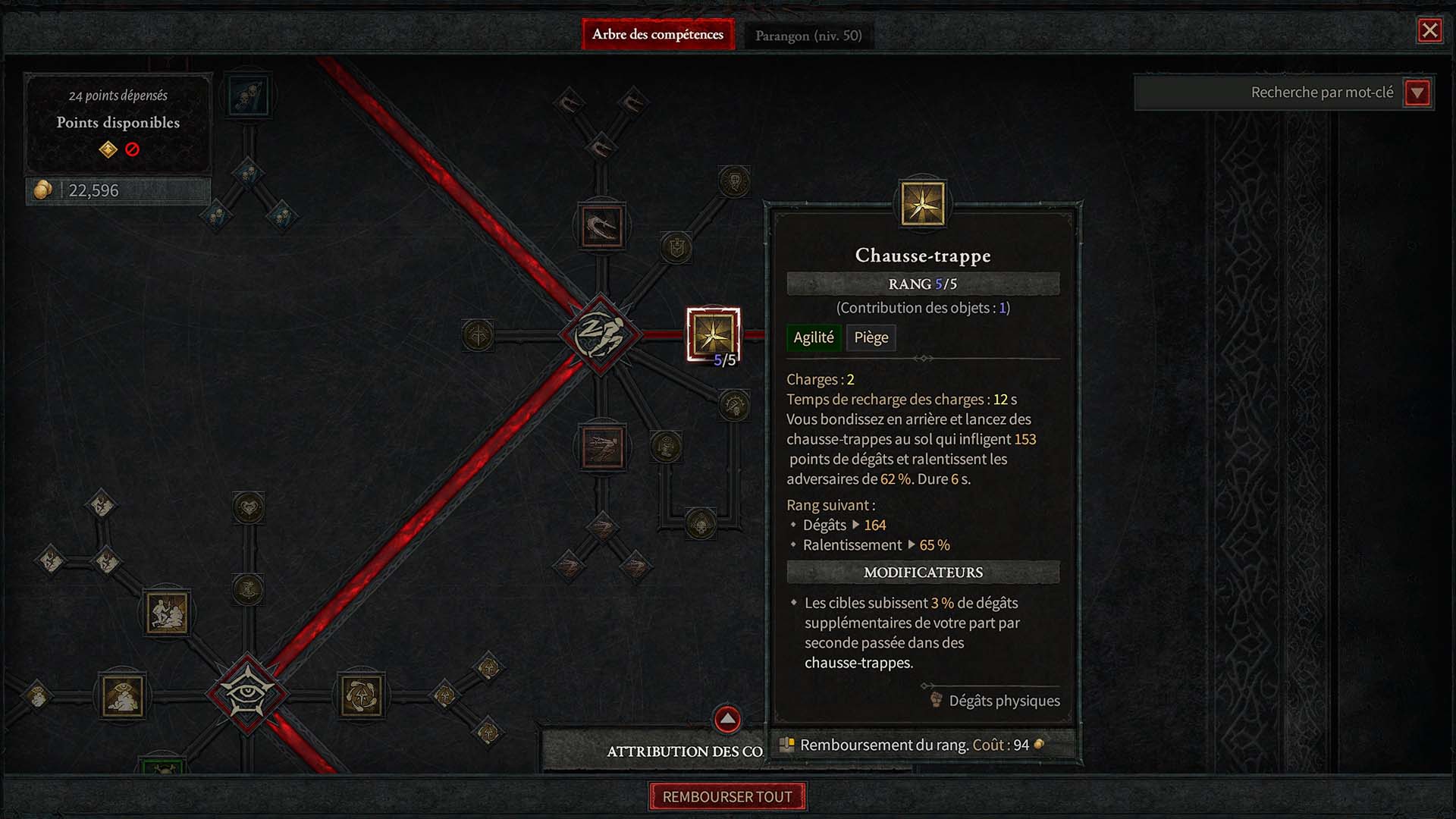Refund all skills with Rembourser tout
Screen dimensions: 1456x819
point(727,797)
